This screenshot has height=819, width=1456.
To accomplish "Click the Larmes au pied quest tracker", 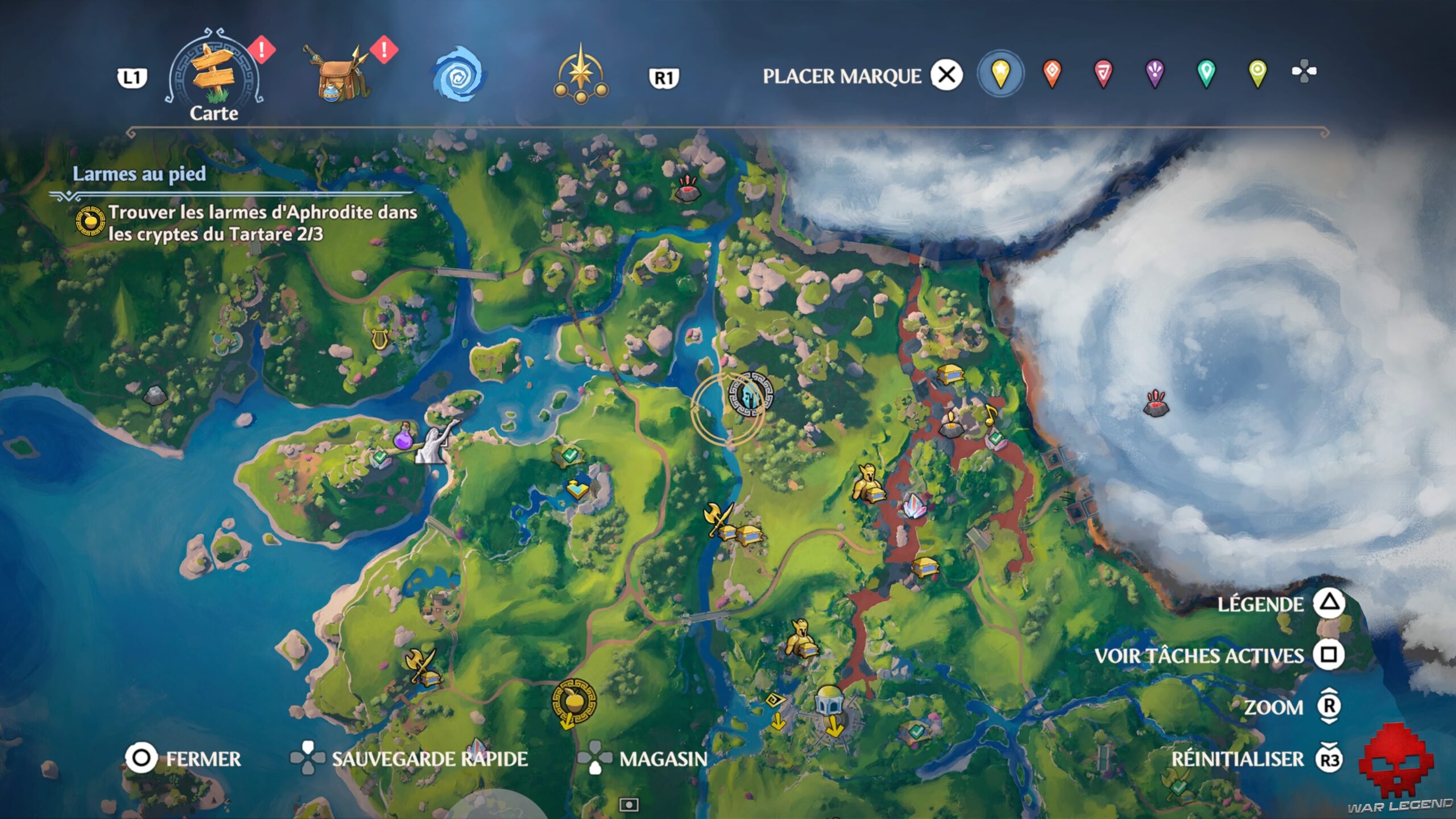I will (x=139, y=174).
